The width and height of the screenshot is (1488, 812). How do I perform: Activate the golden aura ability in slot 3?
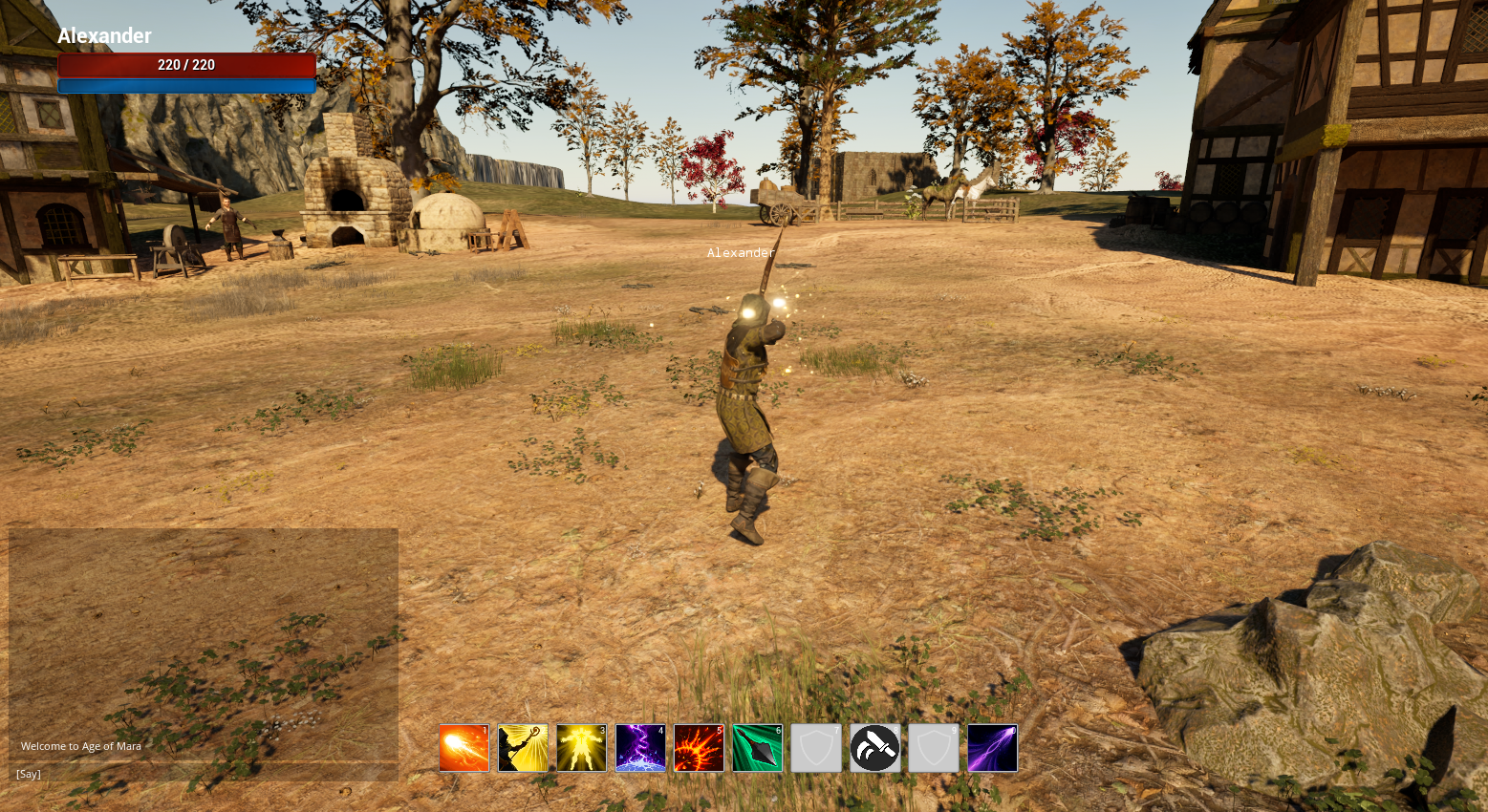581,748
